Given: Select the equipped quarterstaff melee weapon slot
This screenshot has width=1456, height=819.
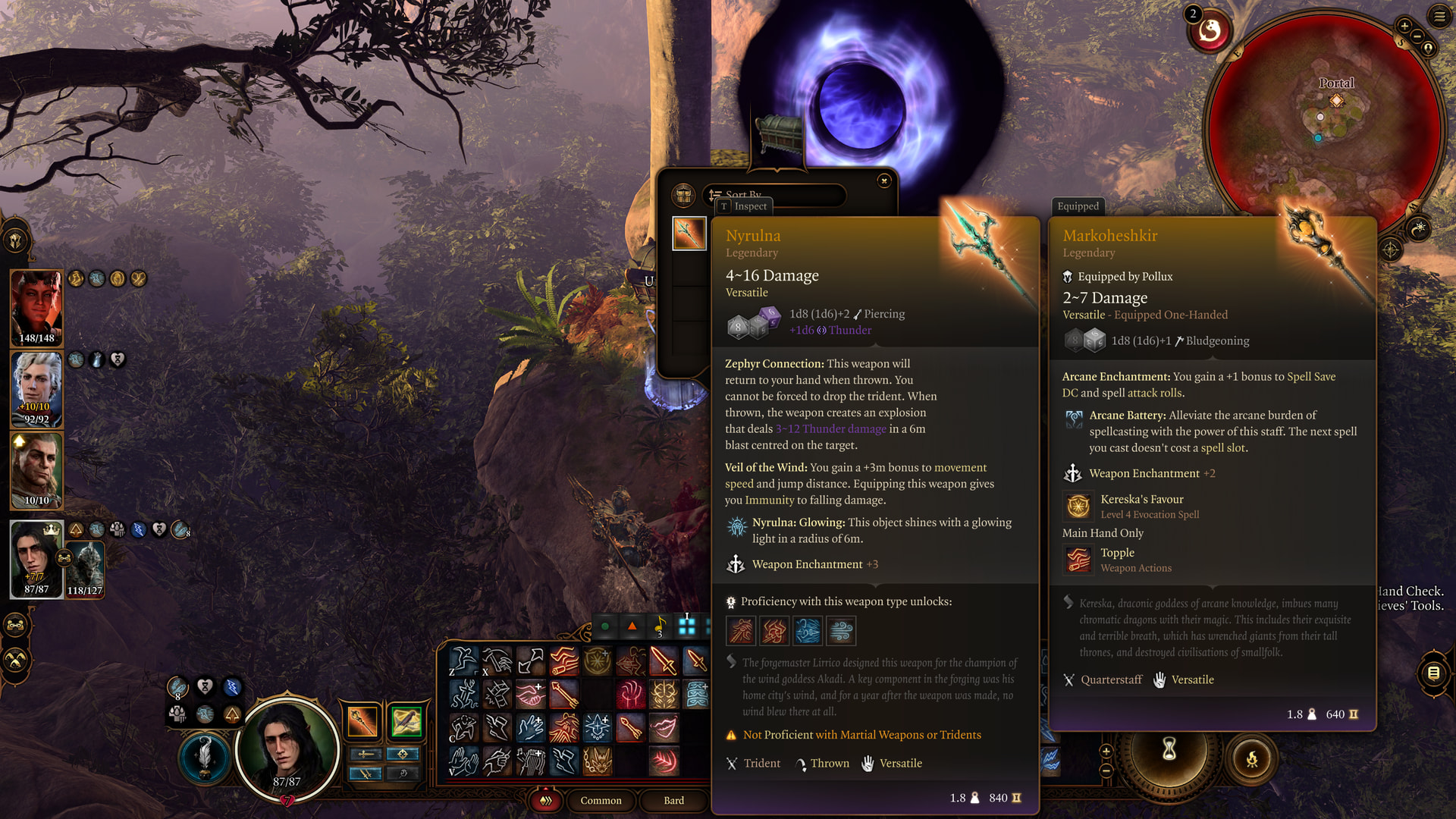Looking at the screenshot, I should coord(362,721).
